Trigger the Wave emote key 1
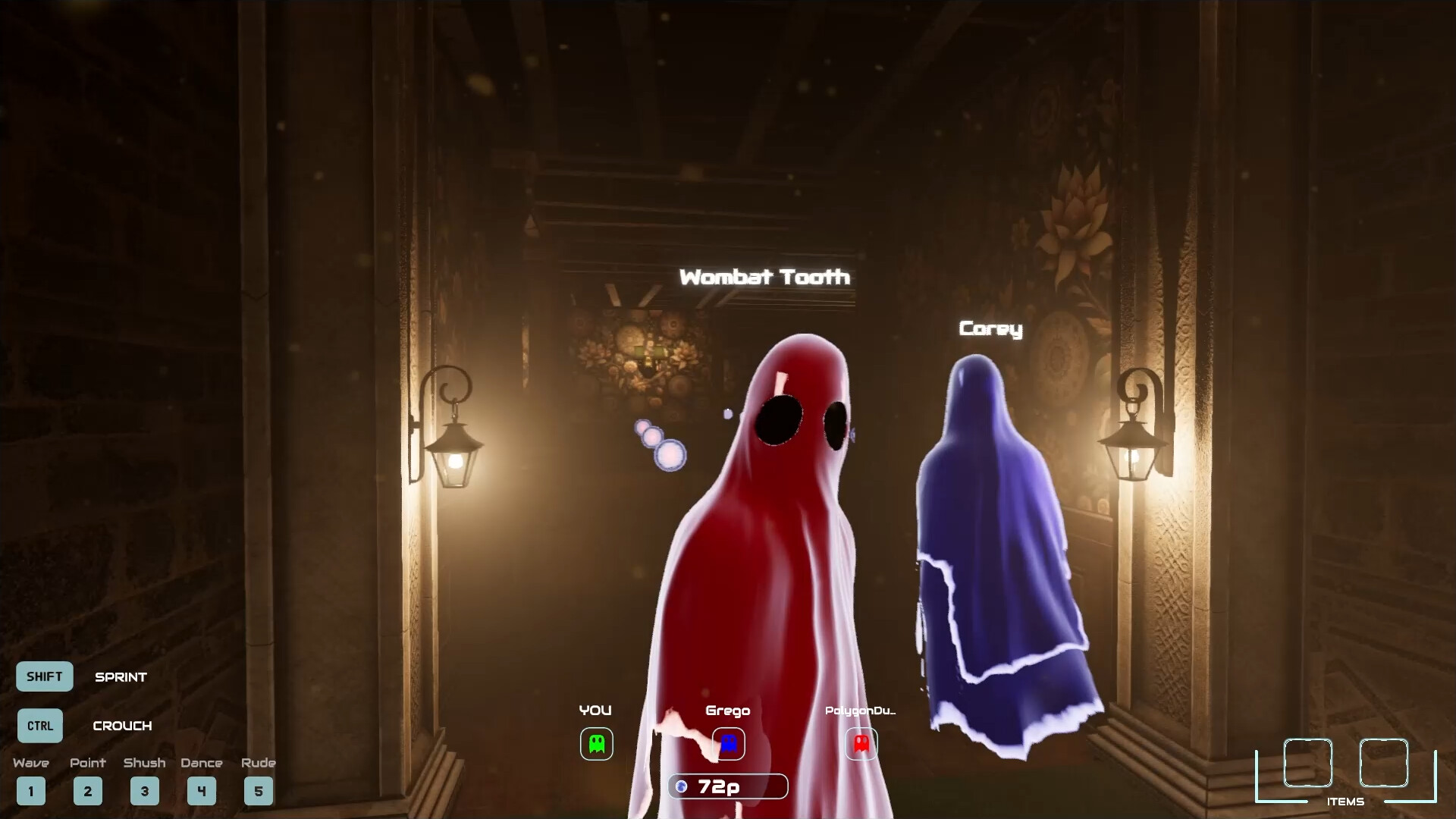The height and width of the screenshot is (819, 1456). 31,791
